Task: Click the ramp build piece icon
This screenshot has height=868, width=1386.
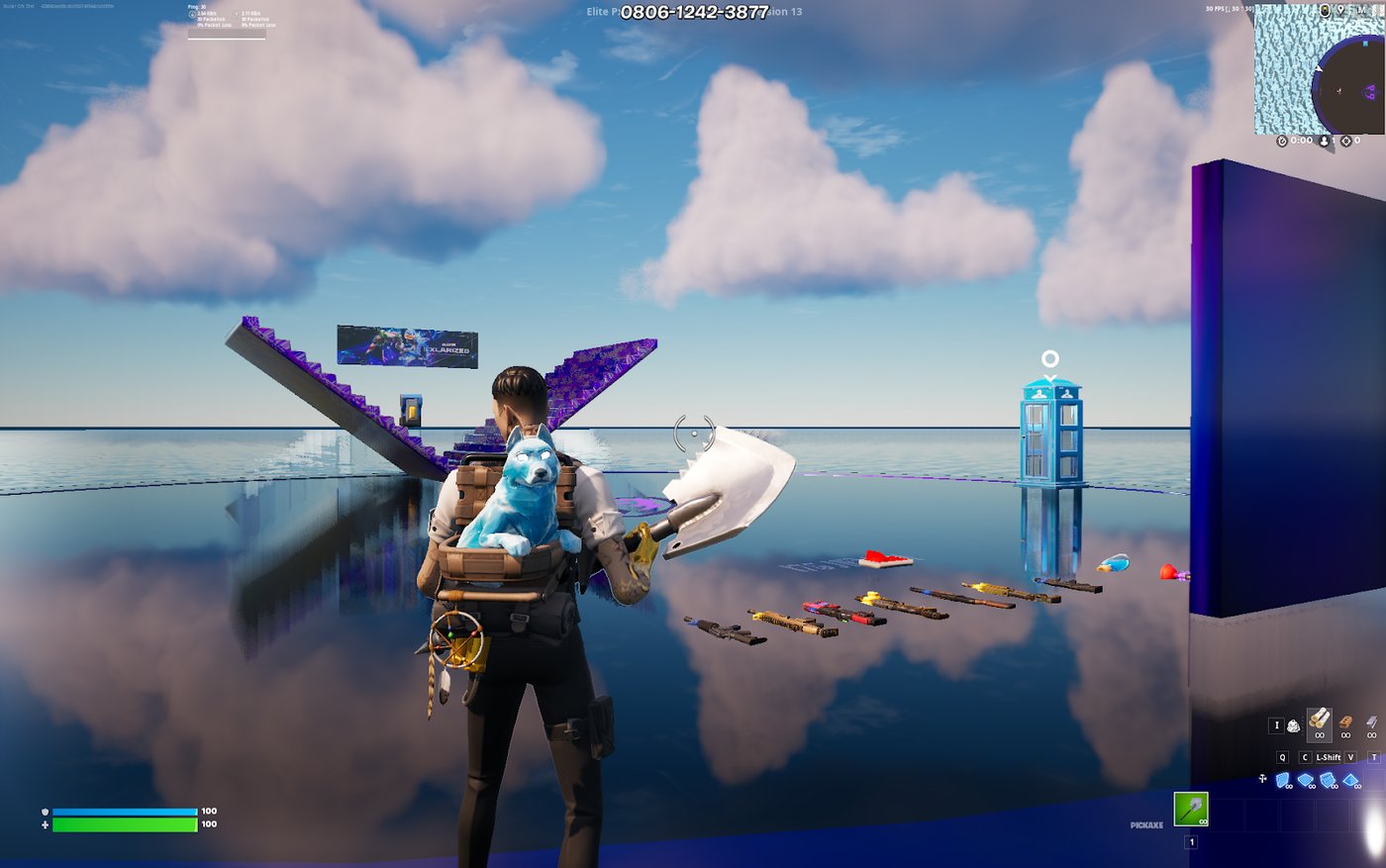Action: (x=1328, y=780)
